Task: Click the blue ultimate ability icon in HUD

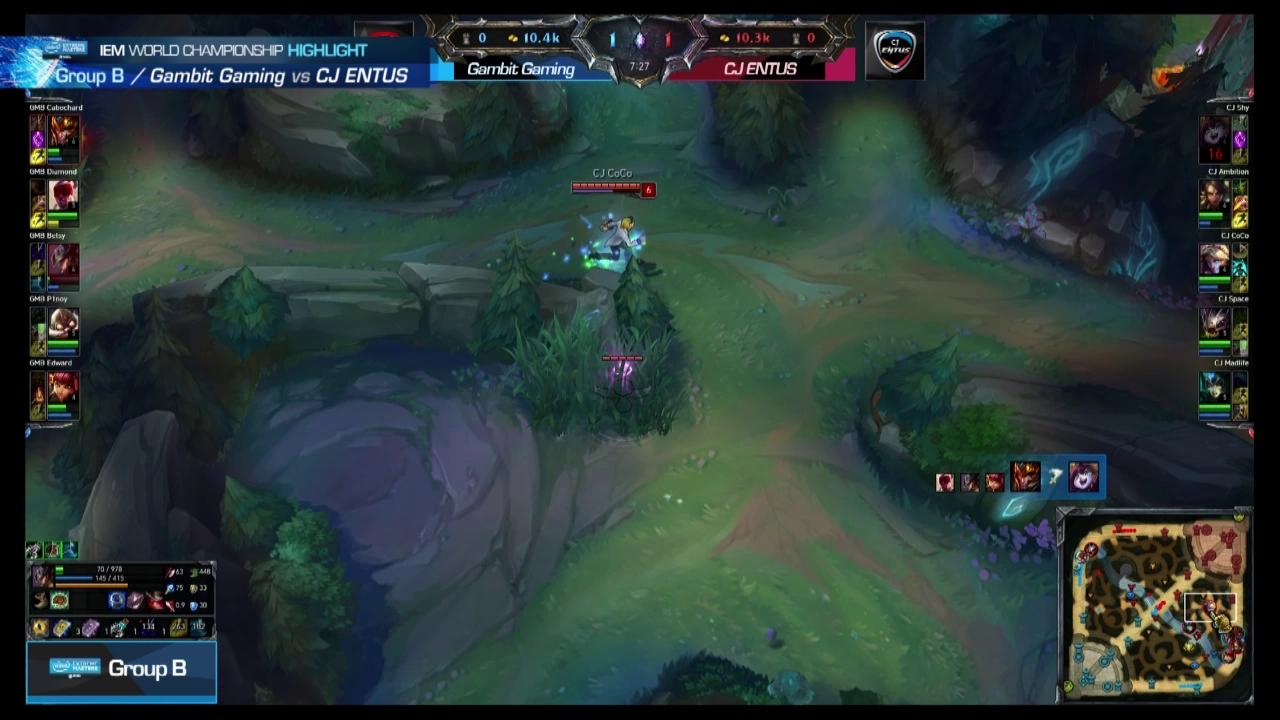Action: (115, 600)
